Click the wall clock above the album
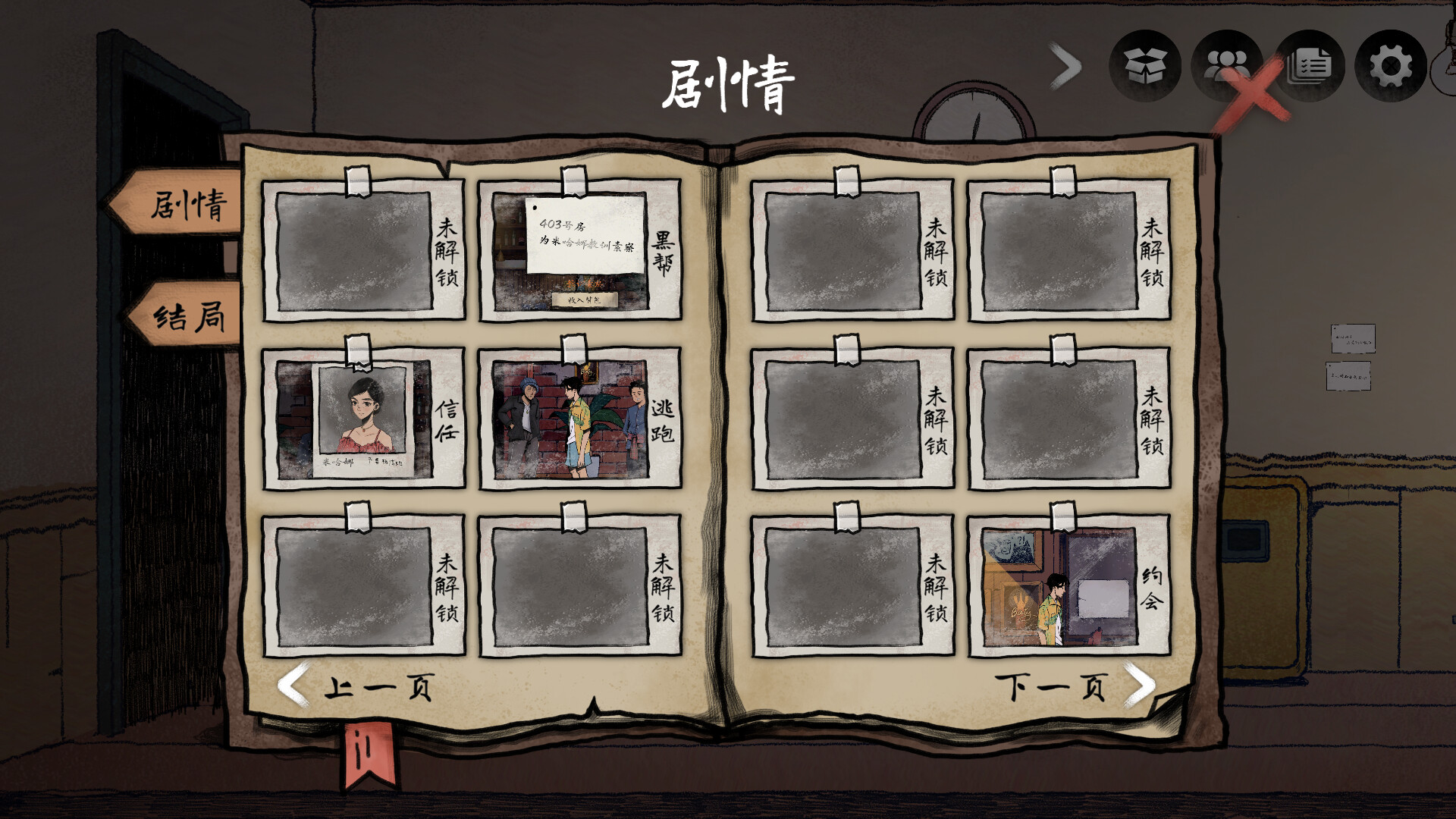 [x=973, y=114]
